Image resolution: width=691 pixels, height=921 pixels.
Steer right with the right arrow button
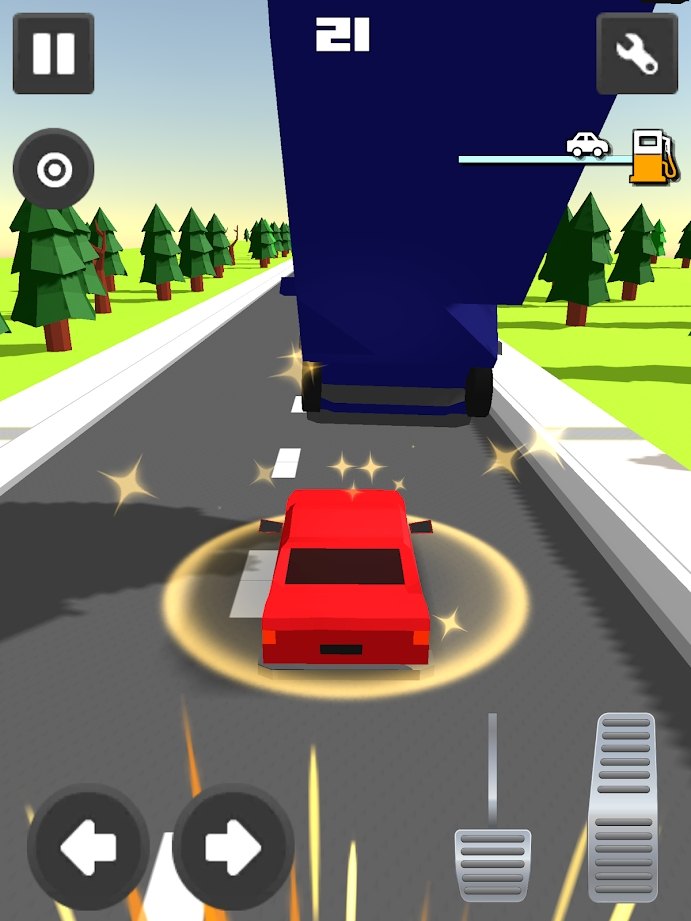tap(233, 846)
